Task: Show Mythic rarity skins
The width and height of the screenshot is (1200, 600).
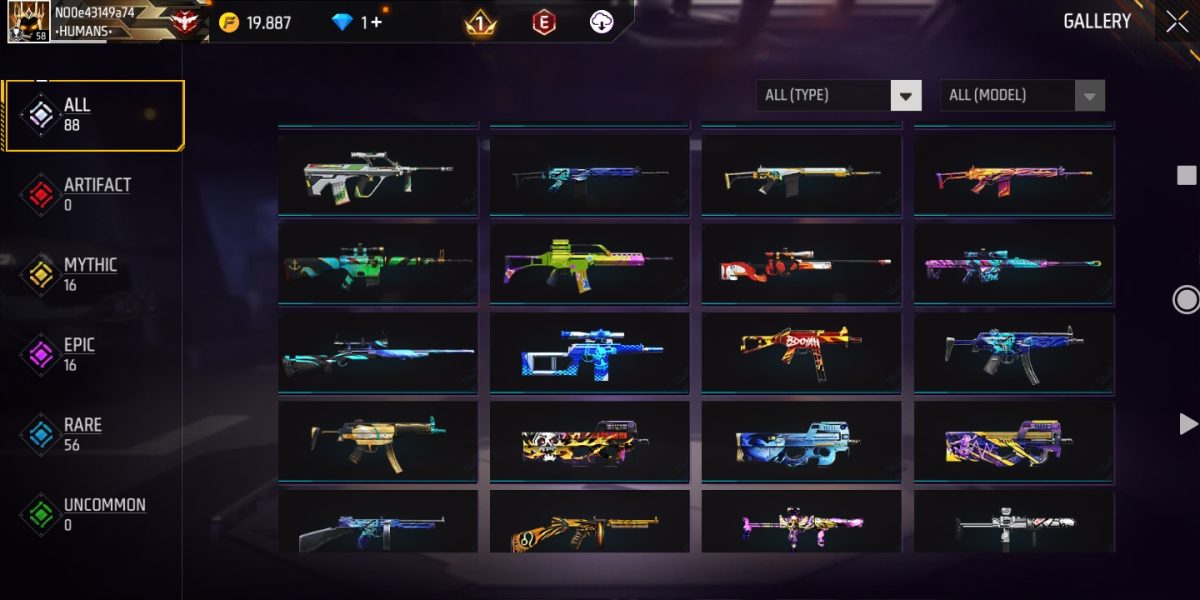Action: click(90, 275)
